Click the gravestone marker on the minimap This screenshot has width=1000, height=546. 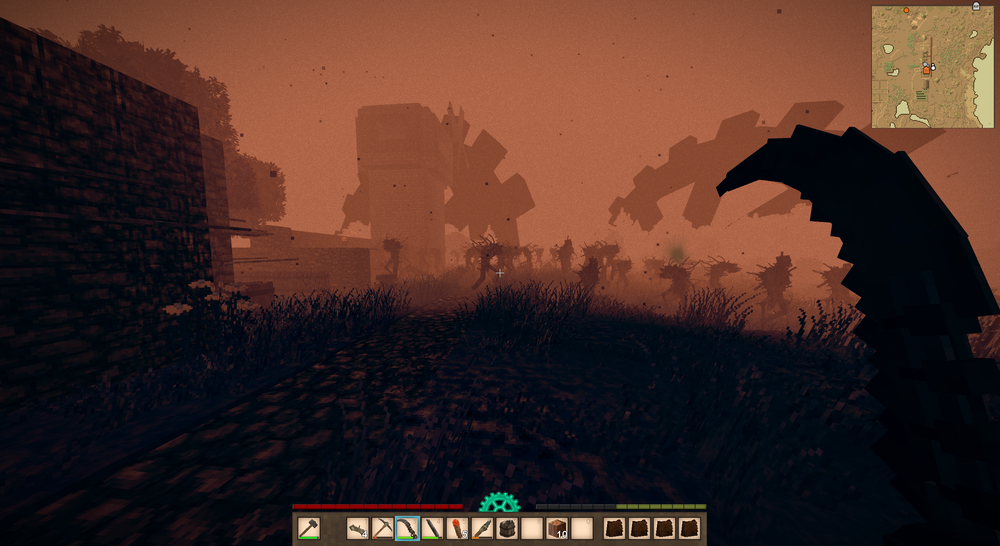click(976, 7)
